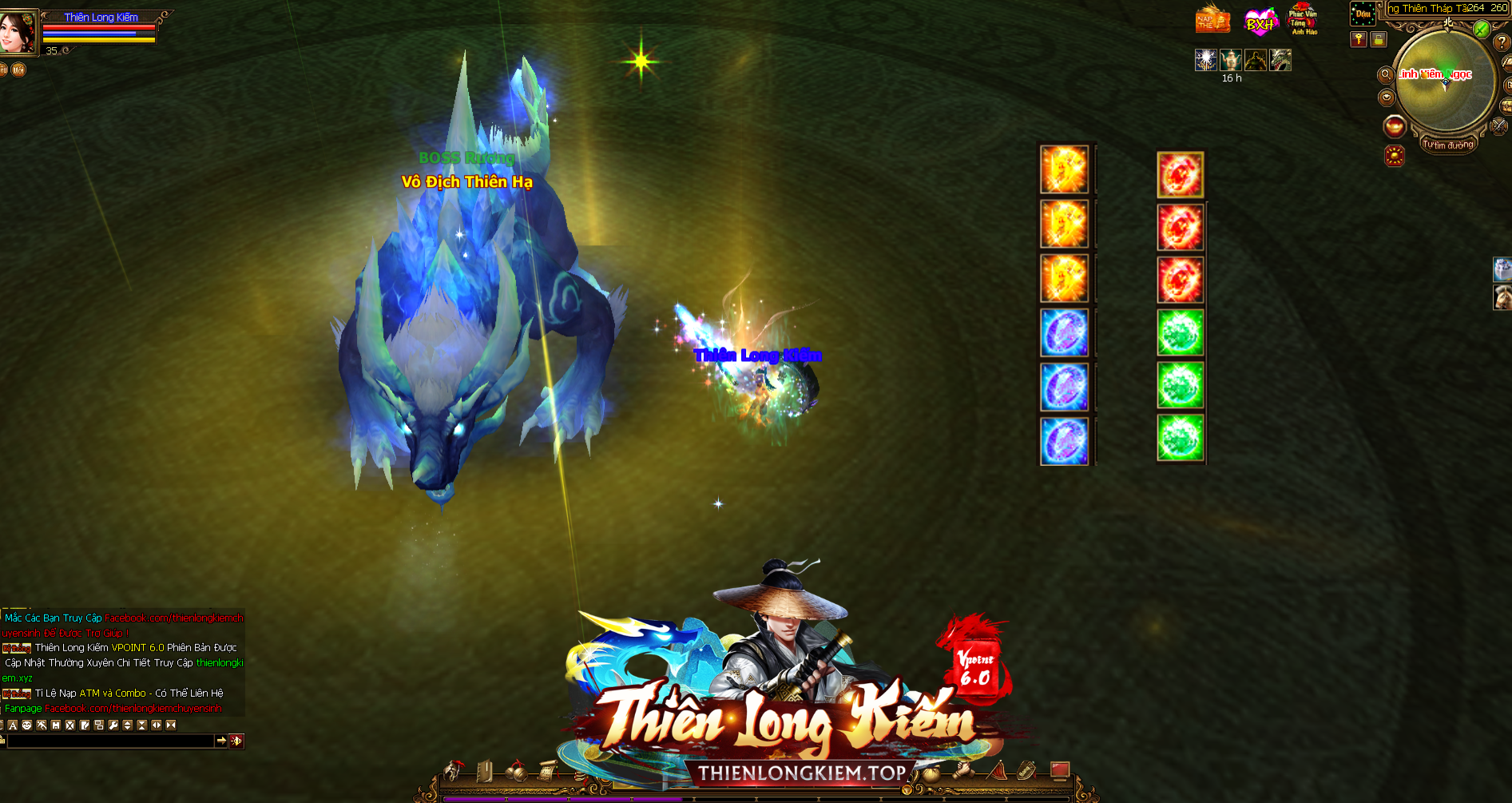Select the dragon head buff icon
This screenshot has width=1512, height=803.
pos(1280,60)
